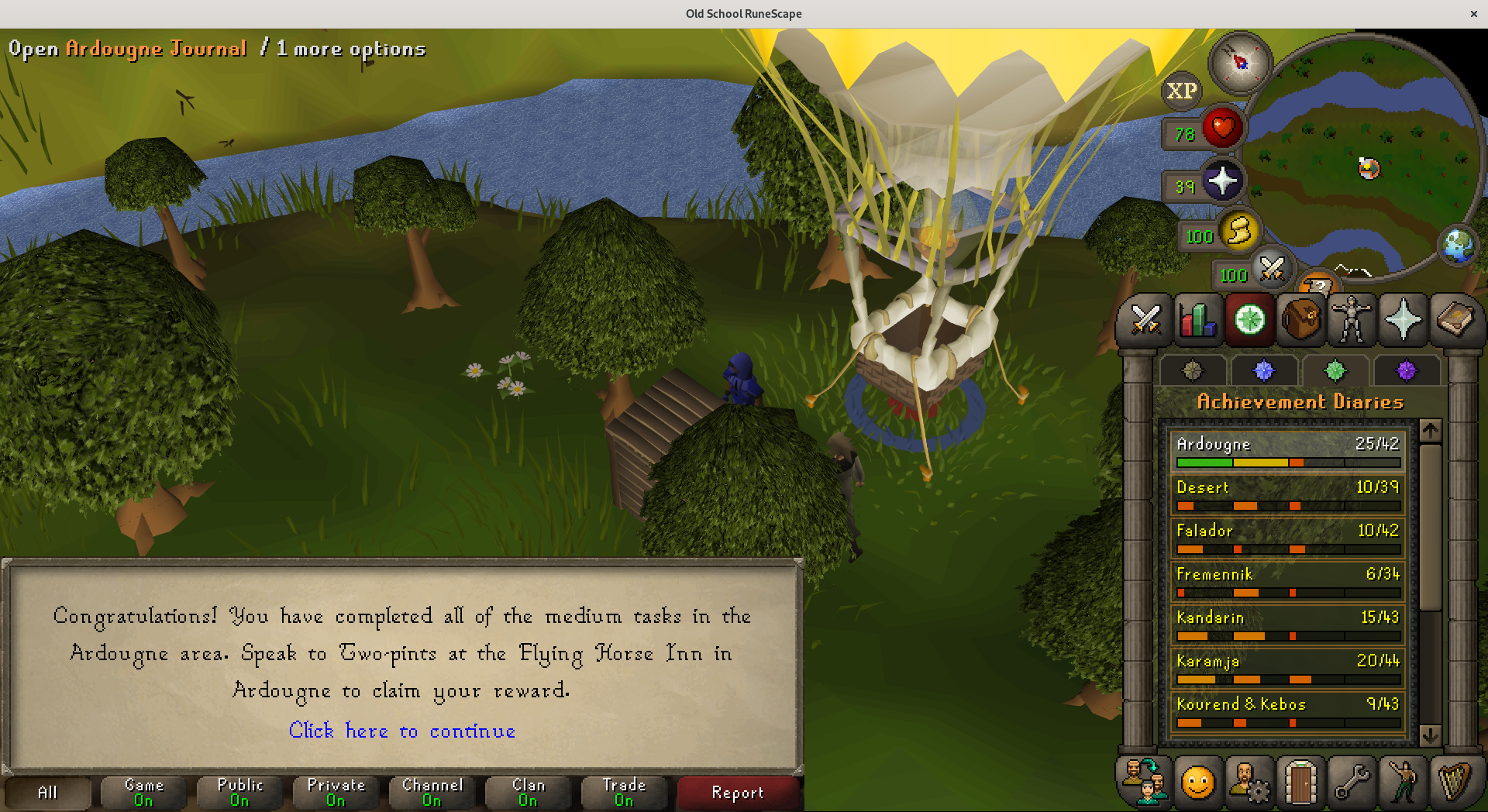Select the Karamja achievement diary

(1287, 667)
